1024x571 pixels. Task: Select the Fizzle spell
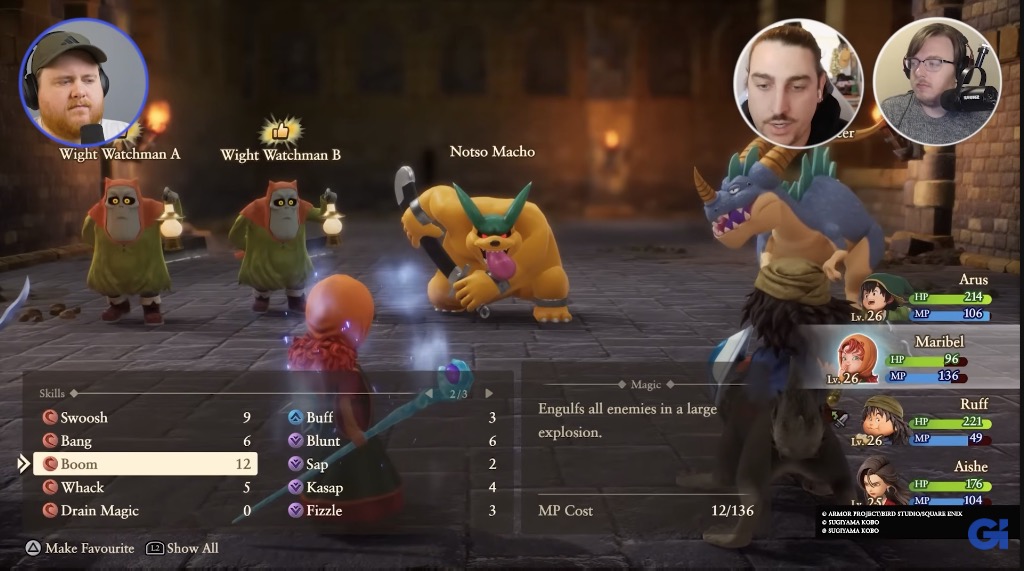point(324,510)
